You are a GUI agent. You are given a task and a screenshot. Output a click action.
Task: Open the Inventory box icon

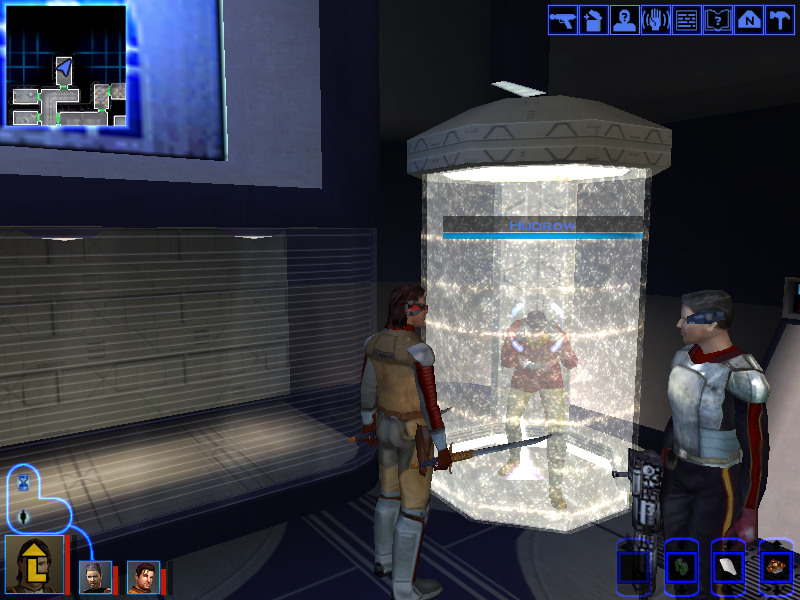coord(594,20)
